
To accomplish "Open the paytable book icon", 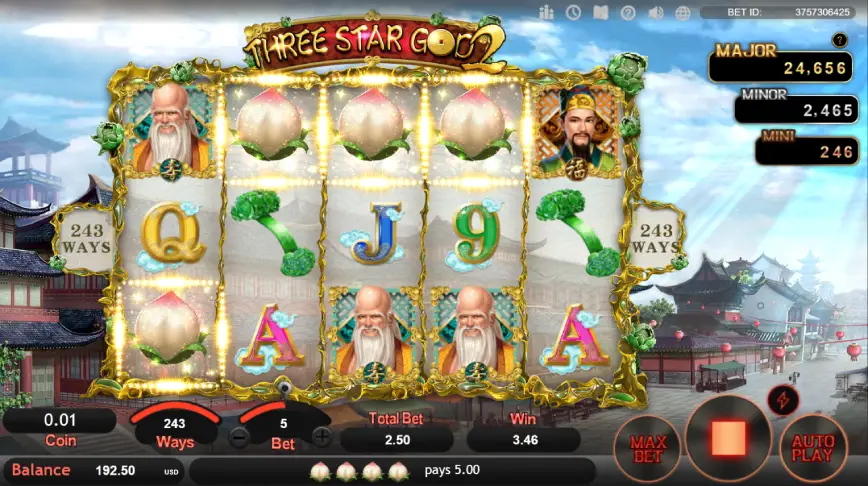I will tap(600, 12).
